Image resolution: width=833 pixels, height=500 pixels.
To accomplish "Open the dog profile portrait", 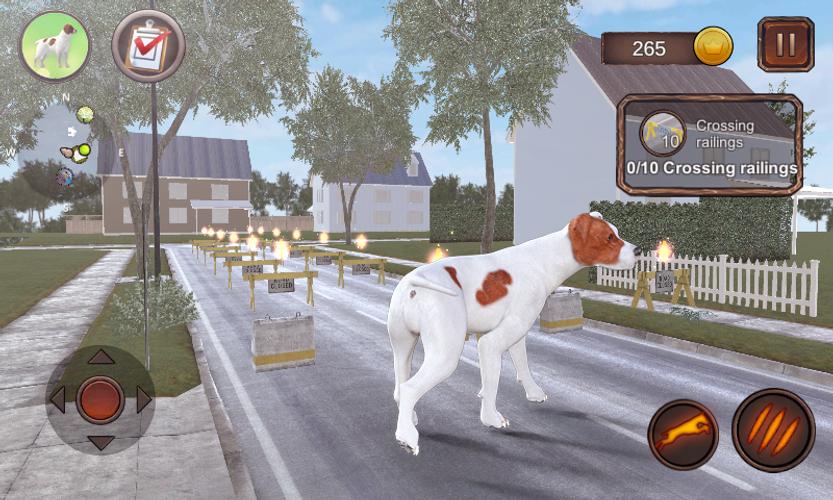I will (x=54, y=46).
